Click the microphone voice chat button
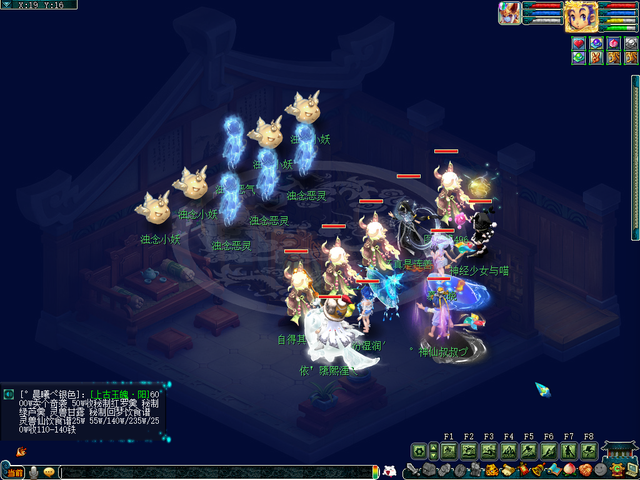Image resolution: width=640 pixels, height=480 pixels. (x=33, y=472)
